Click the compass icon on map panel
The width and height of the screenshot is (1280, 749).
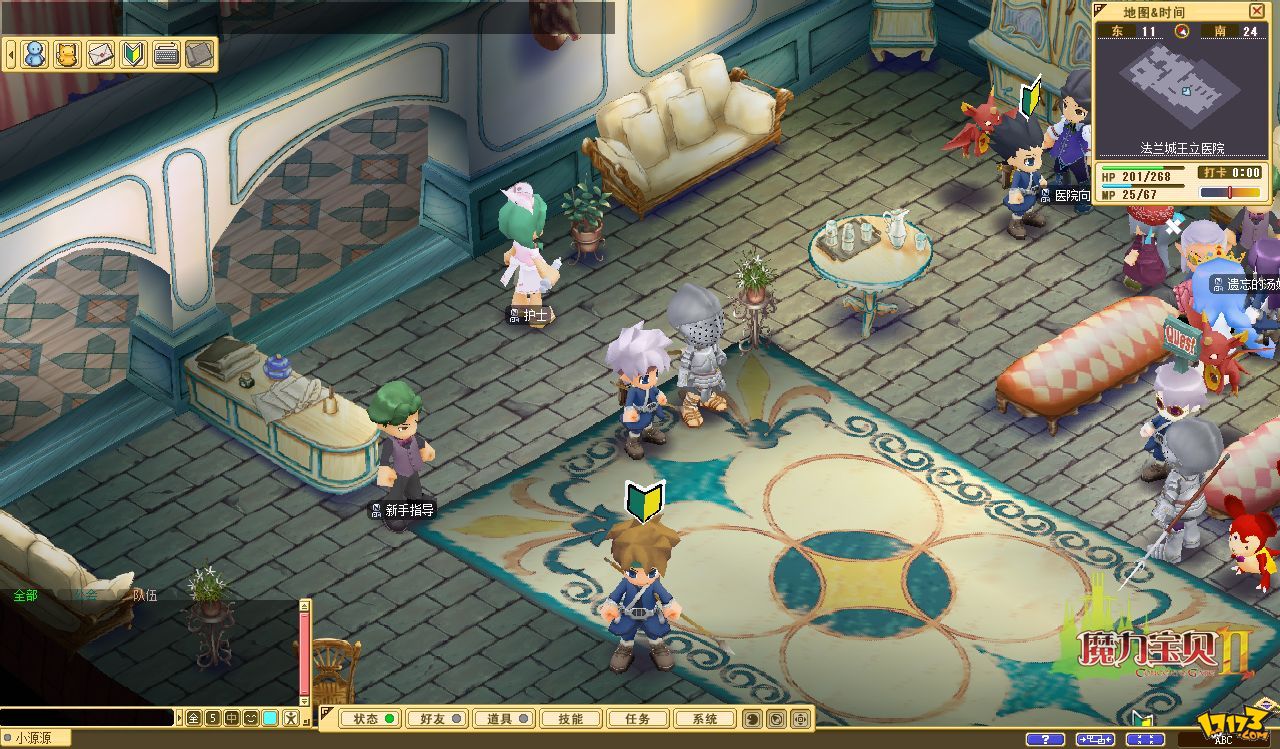point(1182,31)
